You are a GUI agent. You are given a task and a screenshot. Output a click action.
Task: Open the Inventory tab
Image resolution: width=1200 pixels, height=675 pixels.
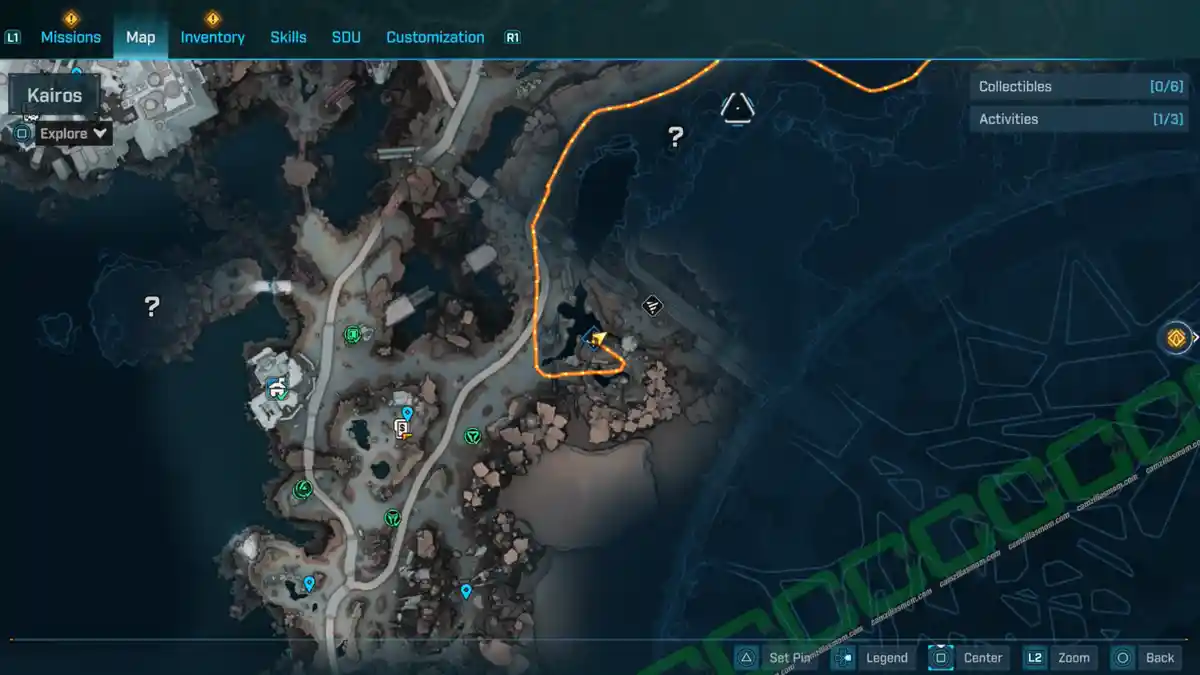pos(212,37)
